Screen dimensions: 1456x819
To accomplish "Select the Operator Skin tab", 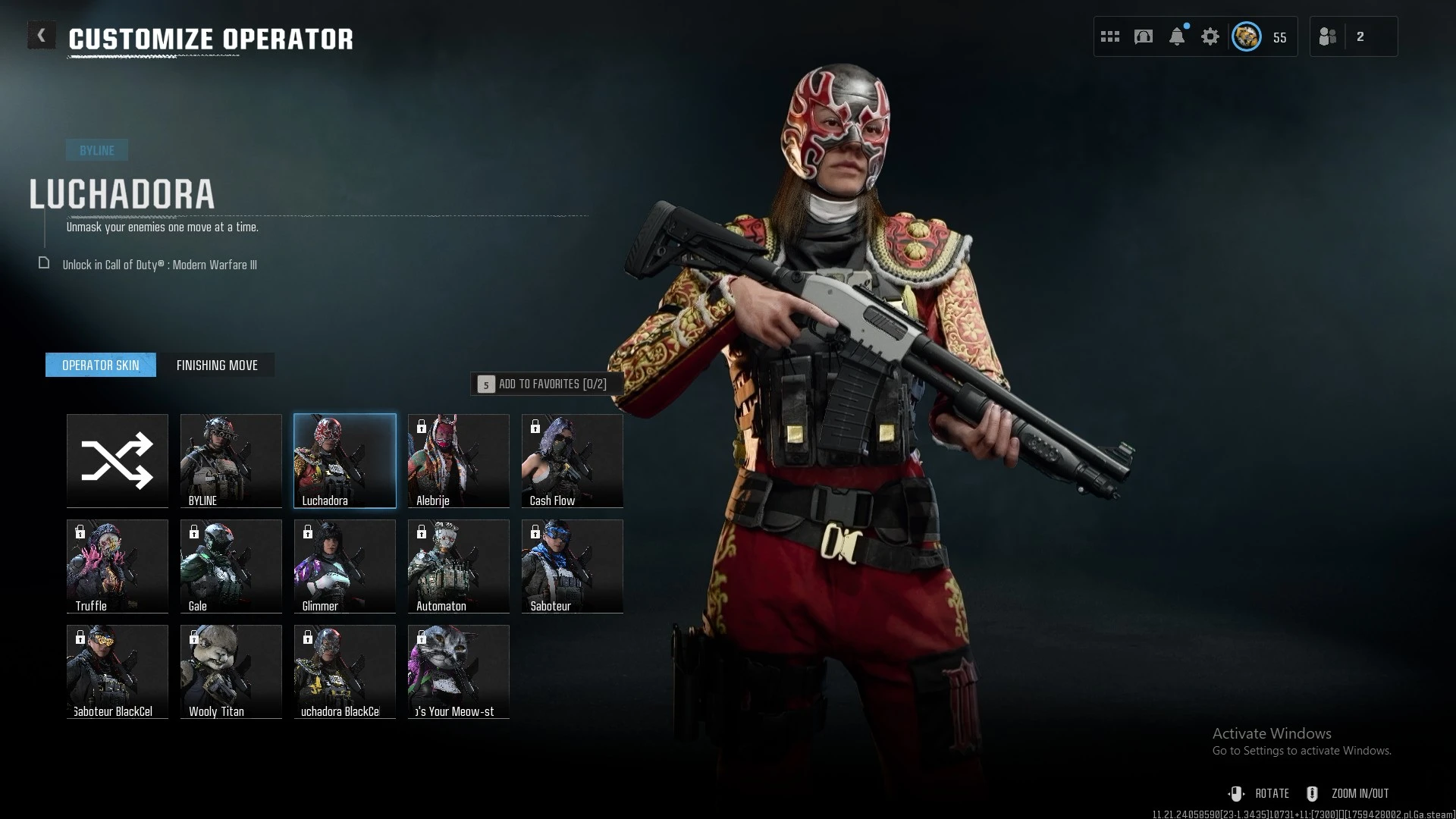I will 101,366.
